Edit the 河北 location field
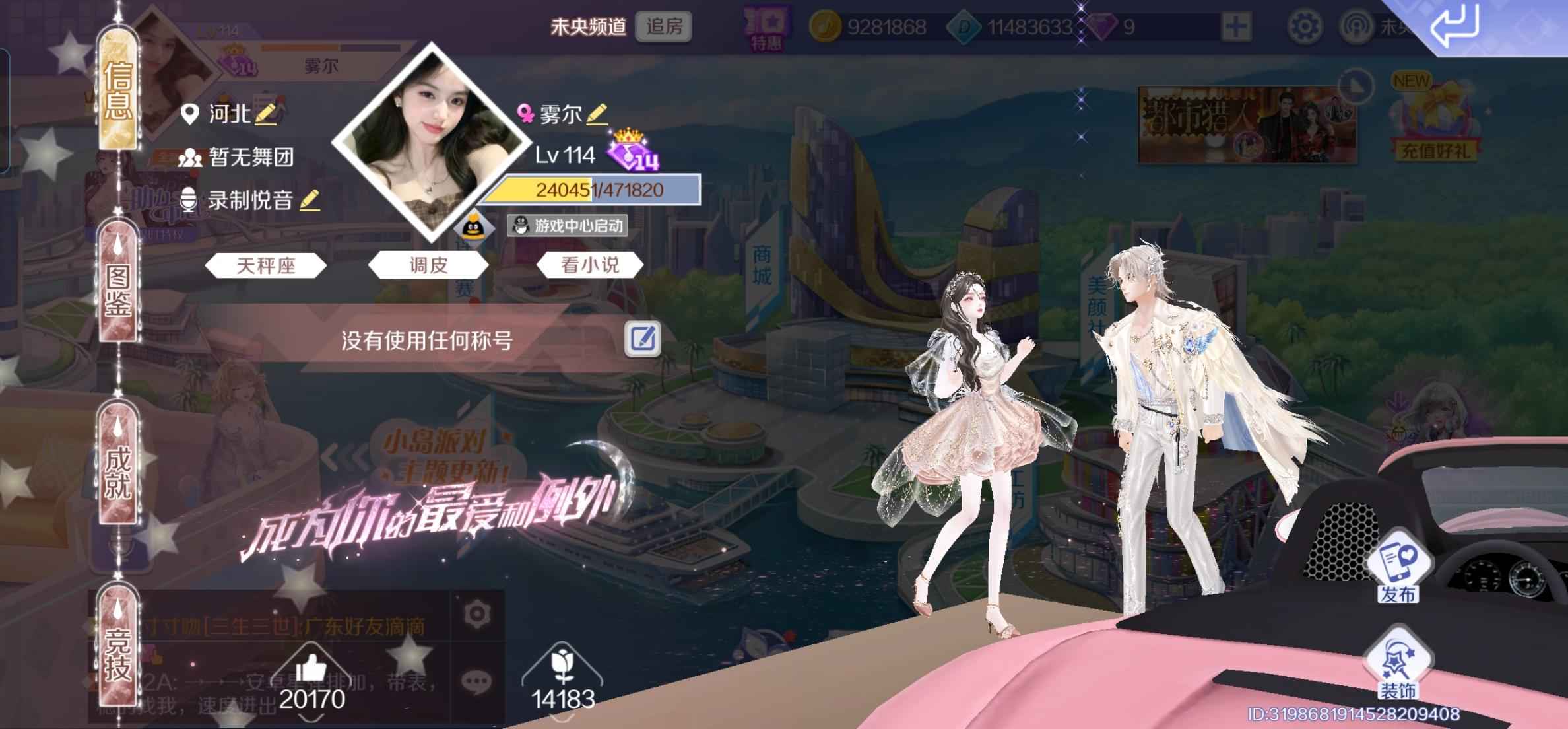 pos(266,114)
